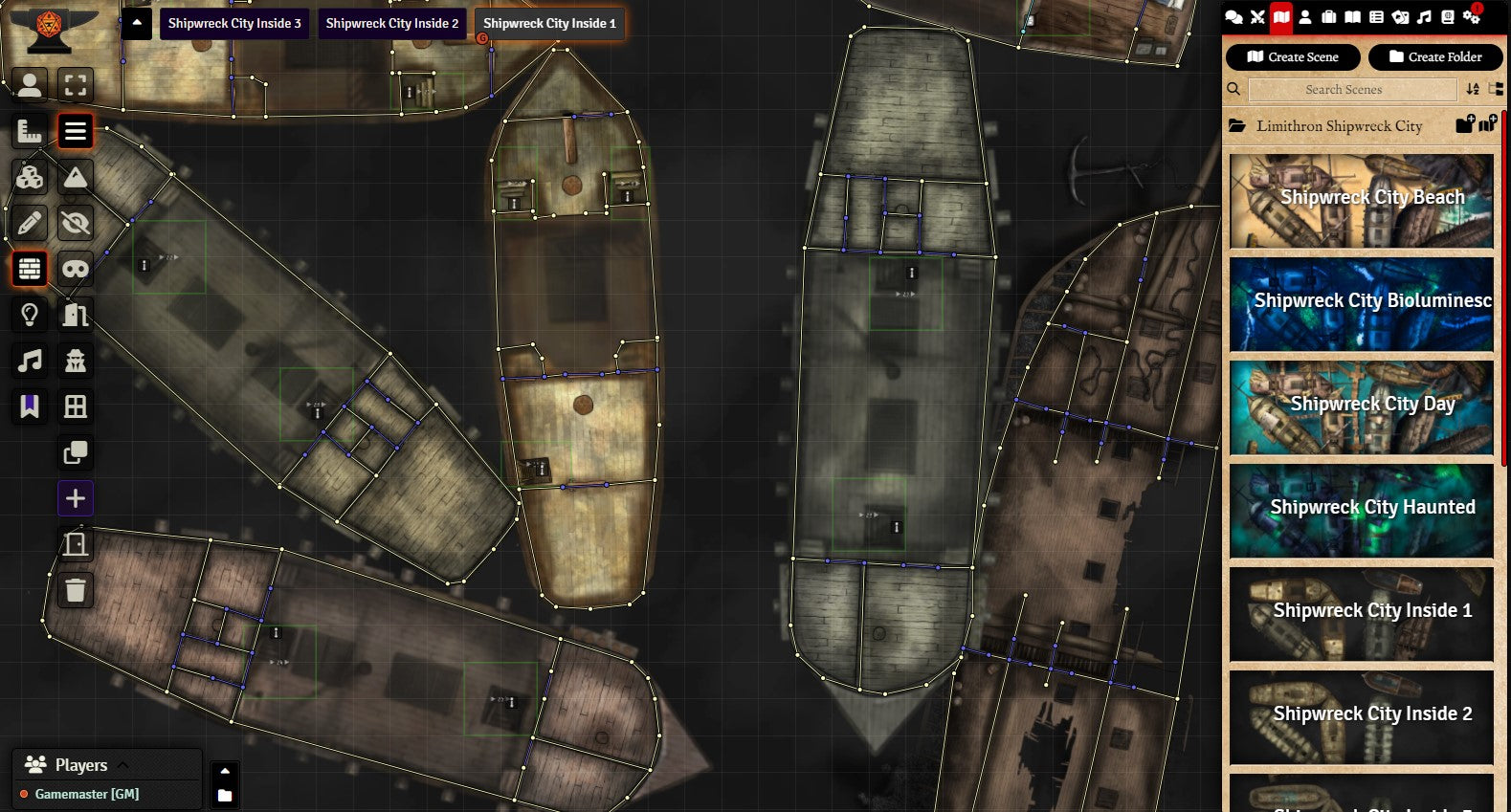Choose the Shipwreck City Day scene
Viewport: 1511px width, 812px height.
[x=1361, y=407]
